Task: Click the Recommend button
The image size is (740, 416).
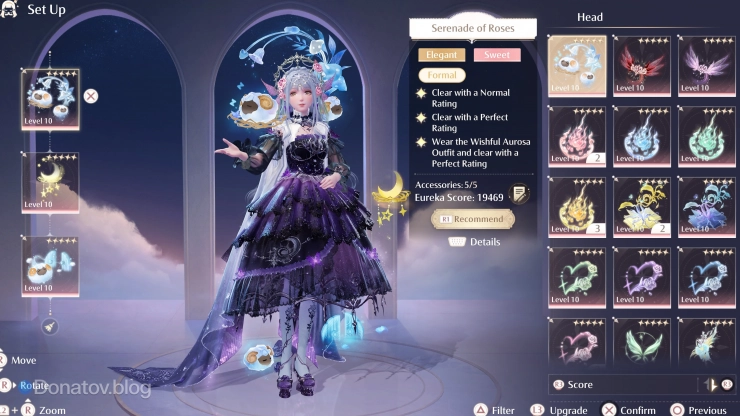Action: 473,218
